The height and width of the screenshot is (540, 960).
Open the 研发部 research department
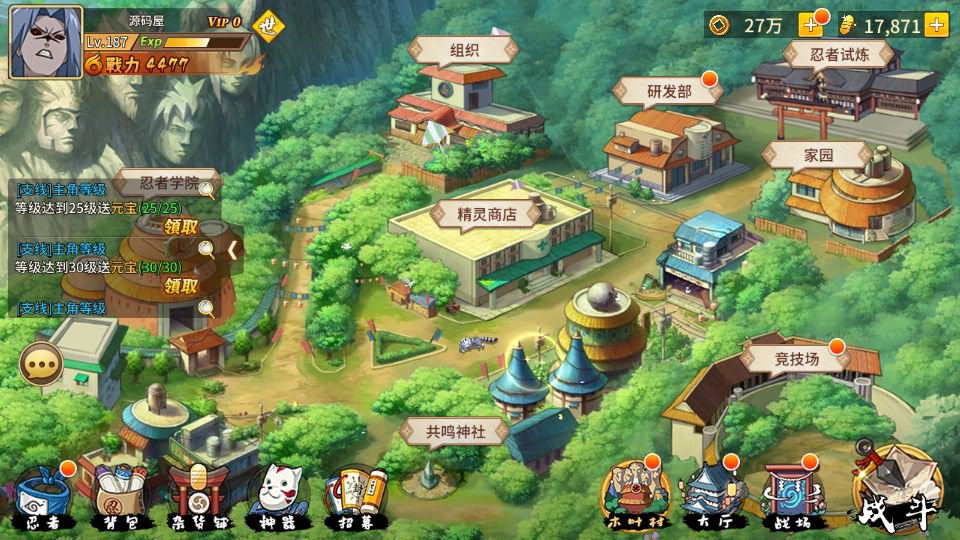(x=669, y=92)
